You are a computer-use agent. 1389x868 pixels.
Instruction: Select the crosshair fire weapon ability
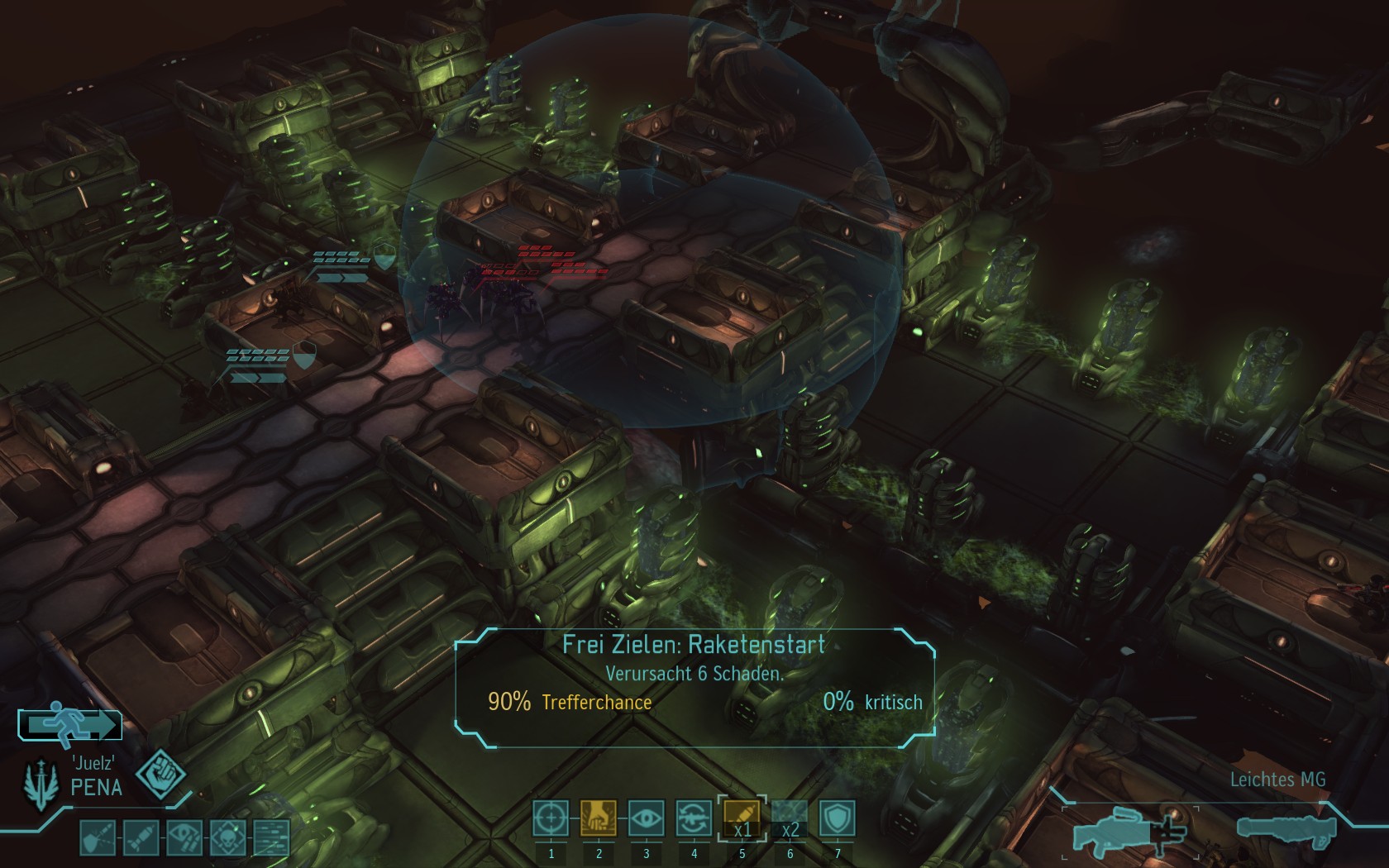[551, 819]
